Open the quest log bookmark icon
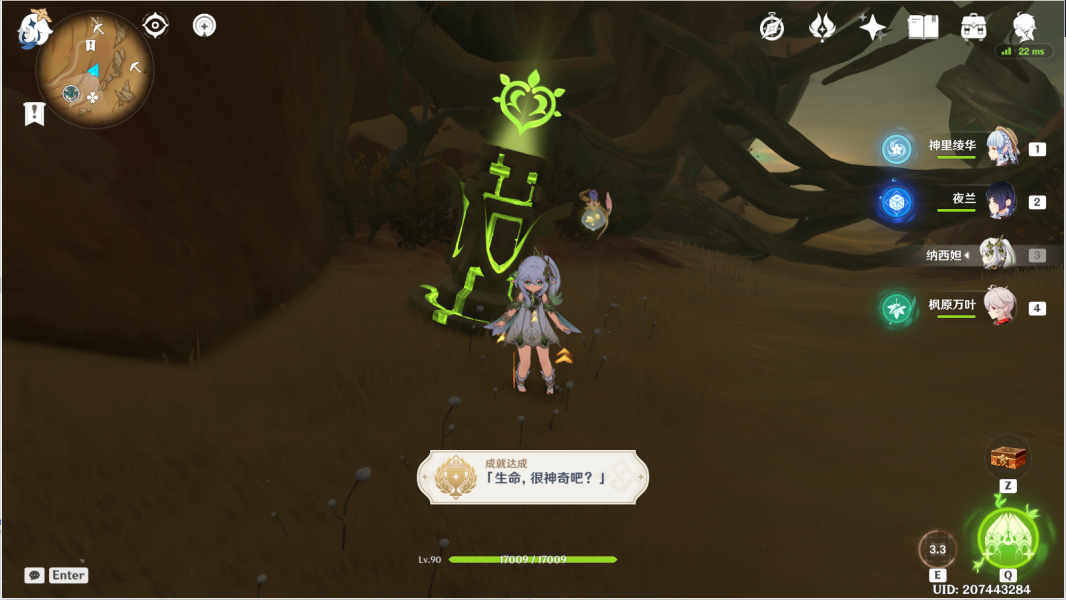The image size is (1066, 600). (34, 113)
